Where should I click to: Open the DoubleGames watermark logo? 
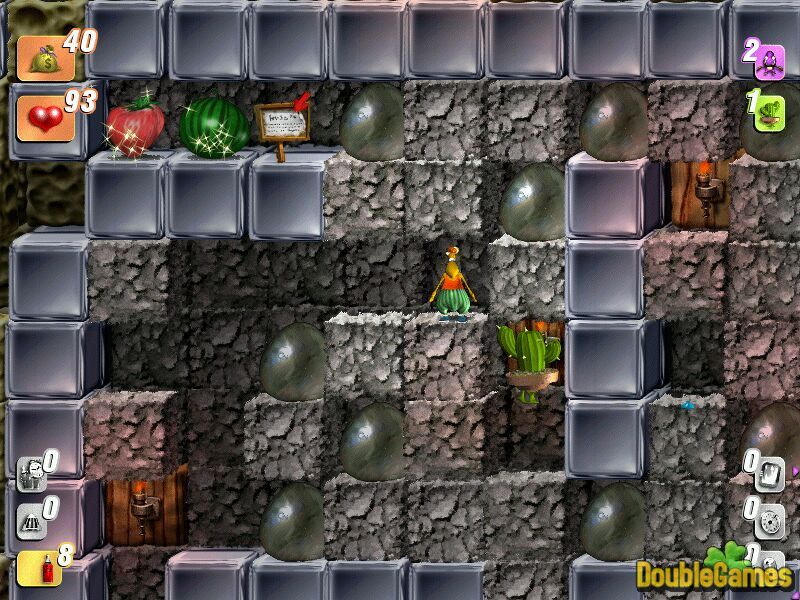(714, 574)
